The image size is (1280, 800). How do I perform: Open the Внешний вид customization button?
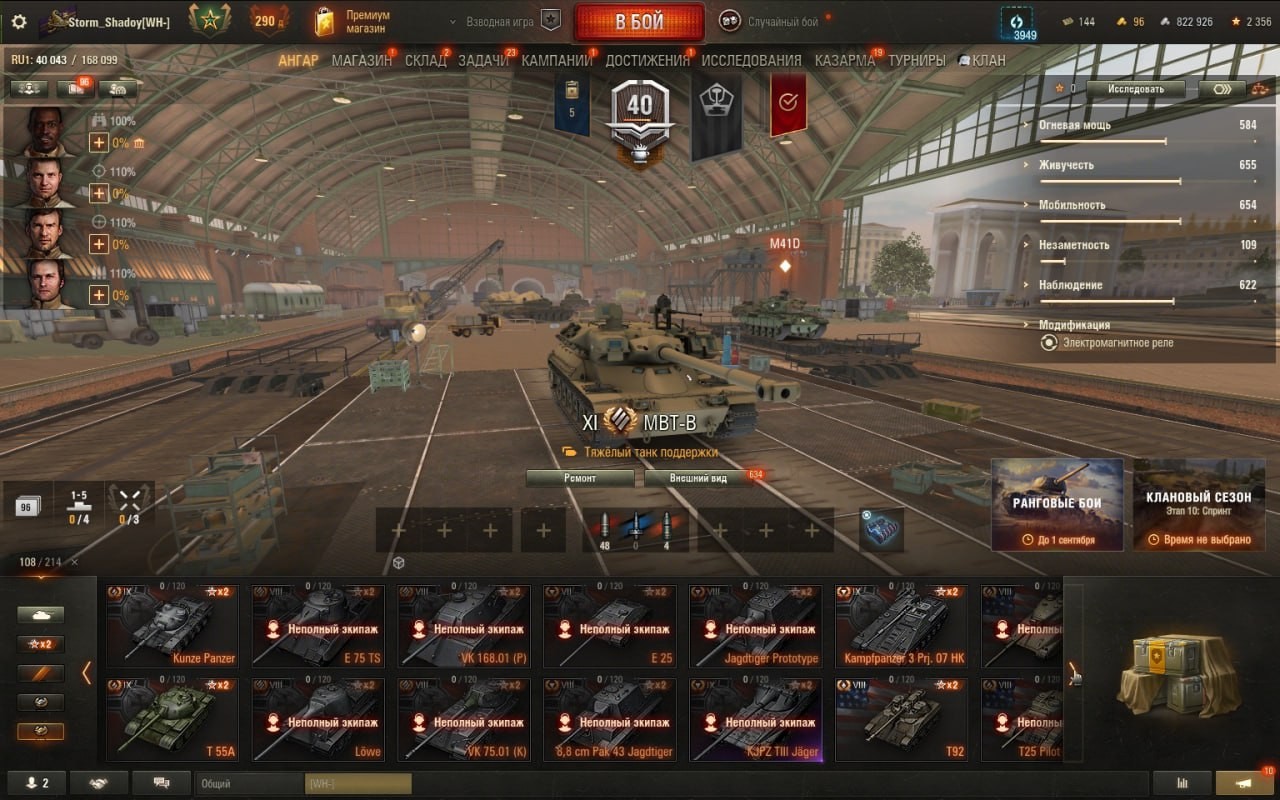tap(699, 478)
